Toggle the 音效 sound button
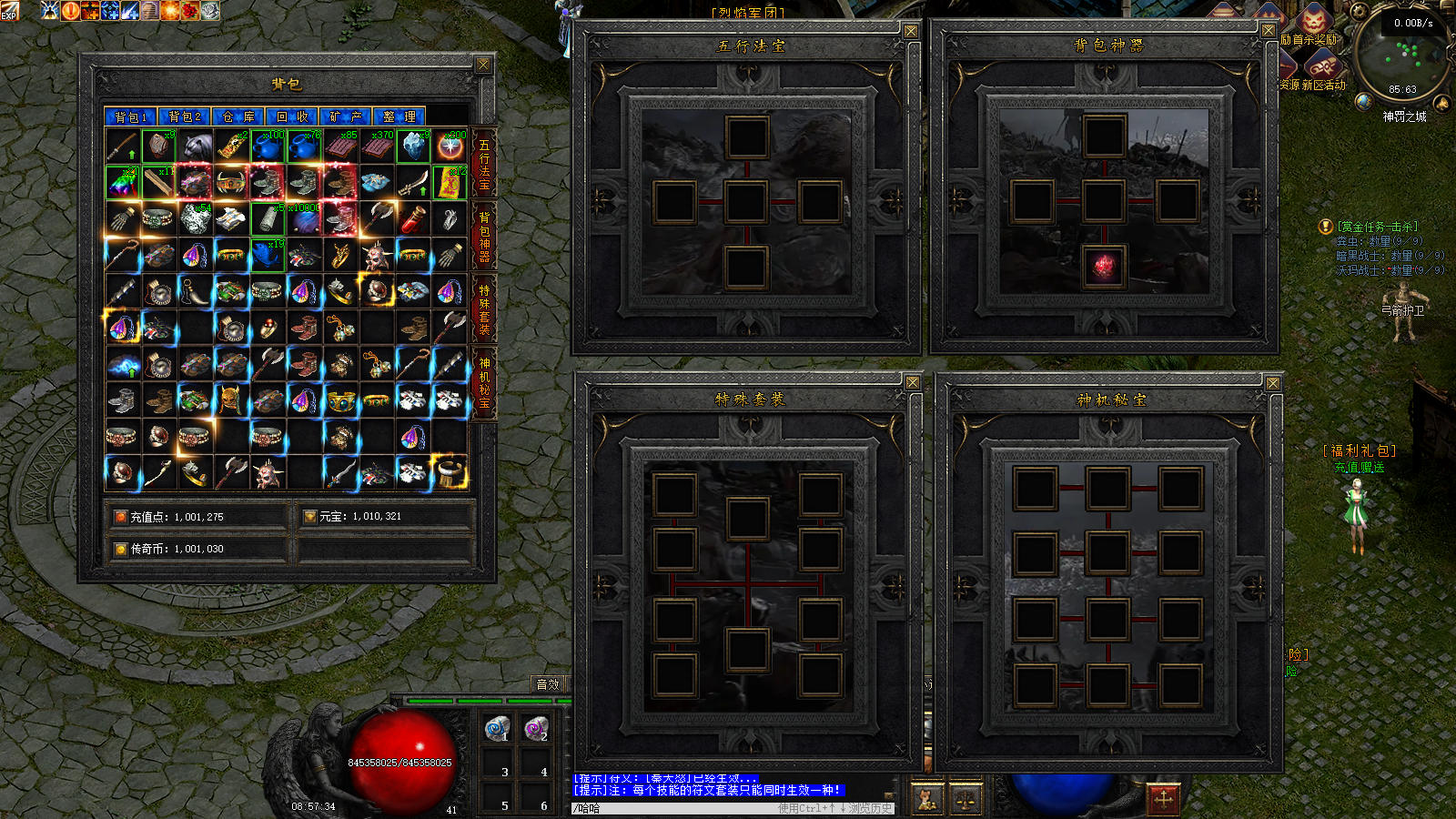 [x=548, y=684]
